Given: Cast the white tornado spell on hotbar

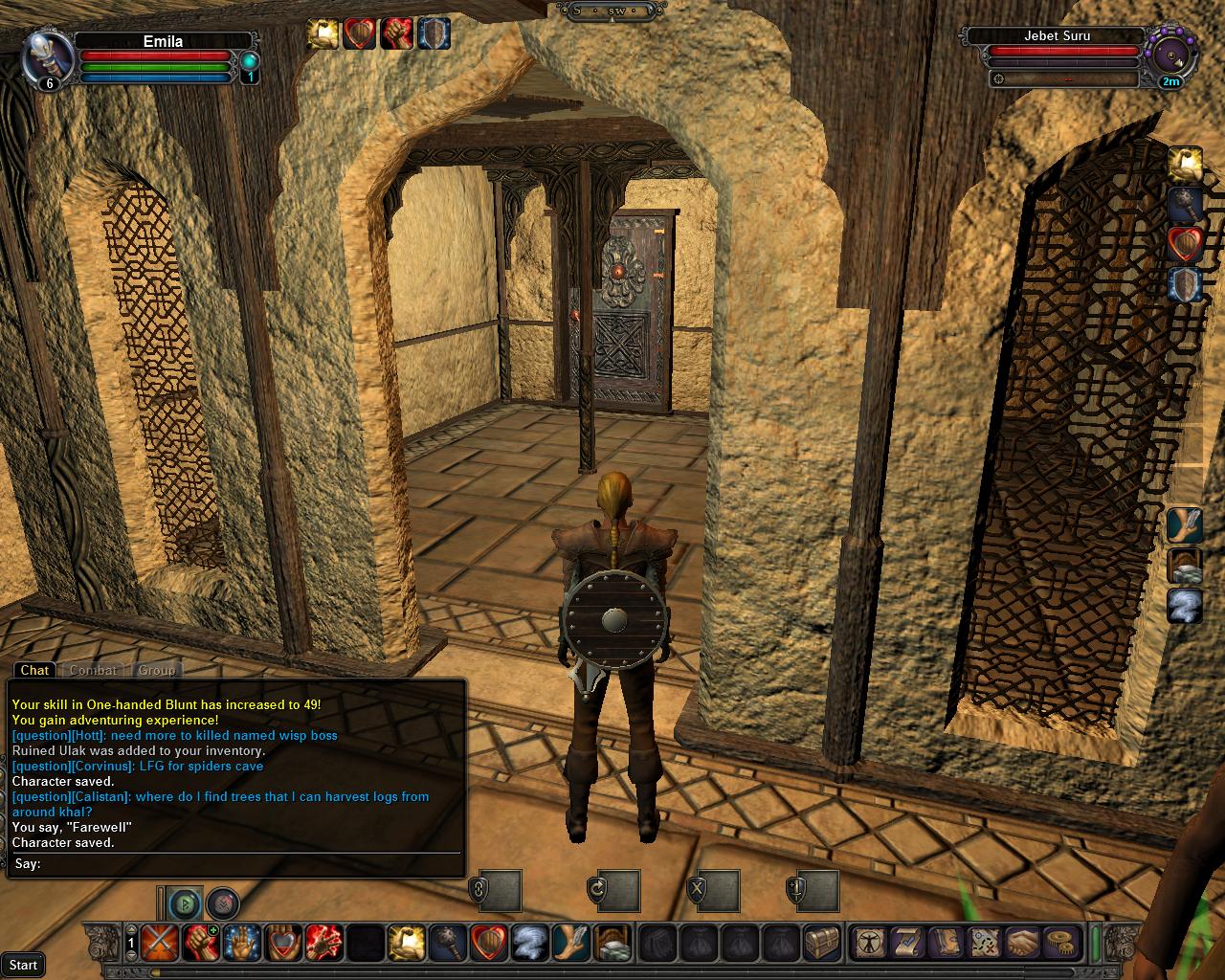Looking at the screenshot, I should (x=528, y=944).
